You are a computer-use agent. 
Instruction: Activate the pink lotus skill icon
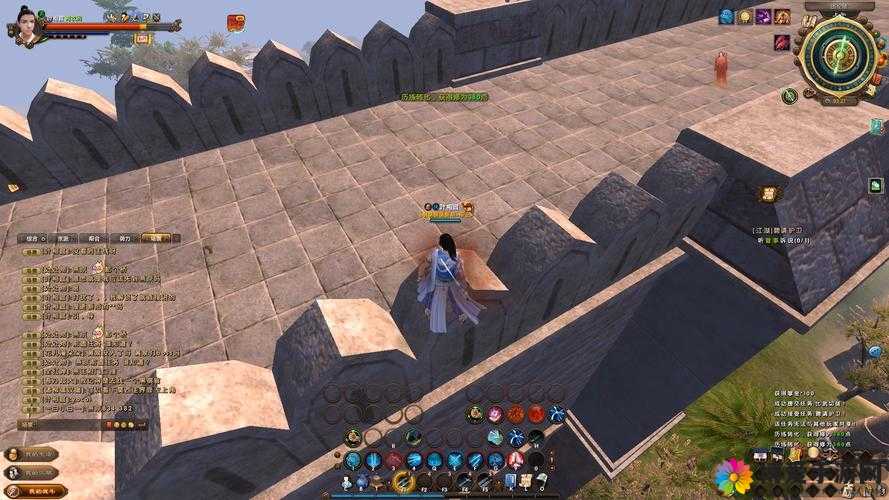[495, 414]
